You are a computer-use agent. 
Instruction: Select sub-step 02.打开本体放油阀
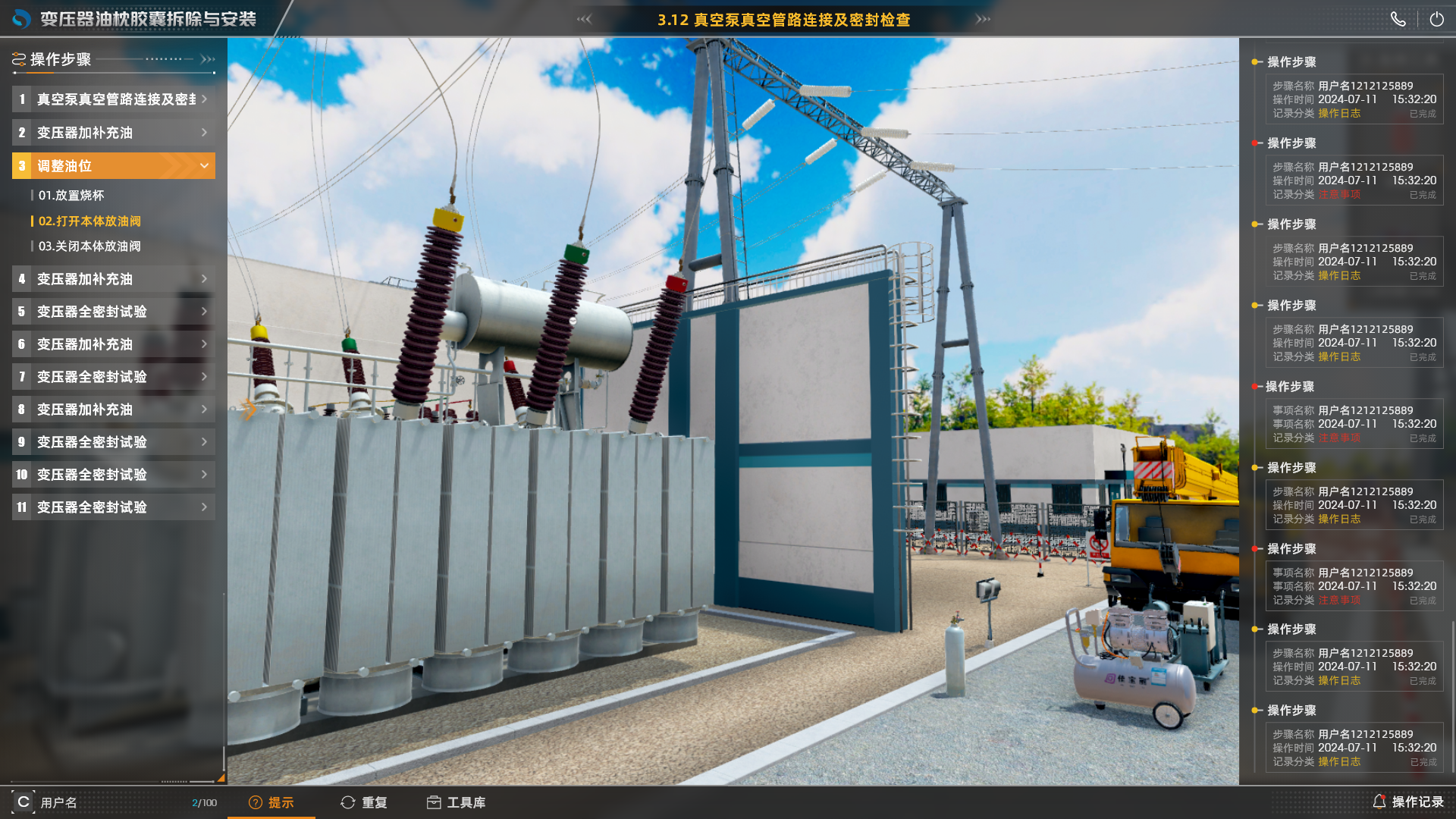89,221
